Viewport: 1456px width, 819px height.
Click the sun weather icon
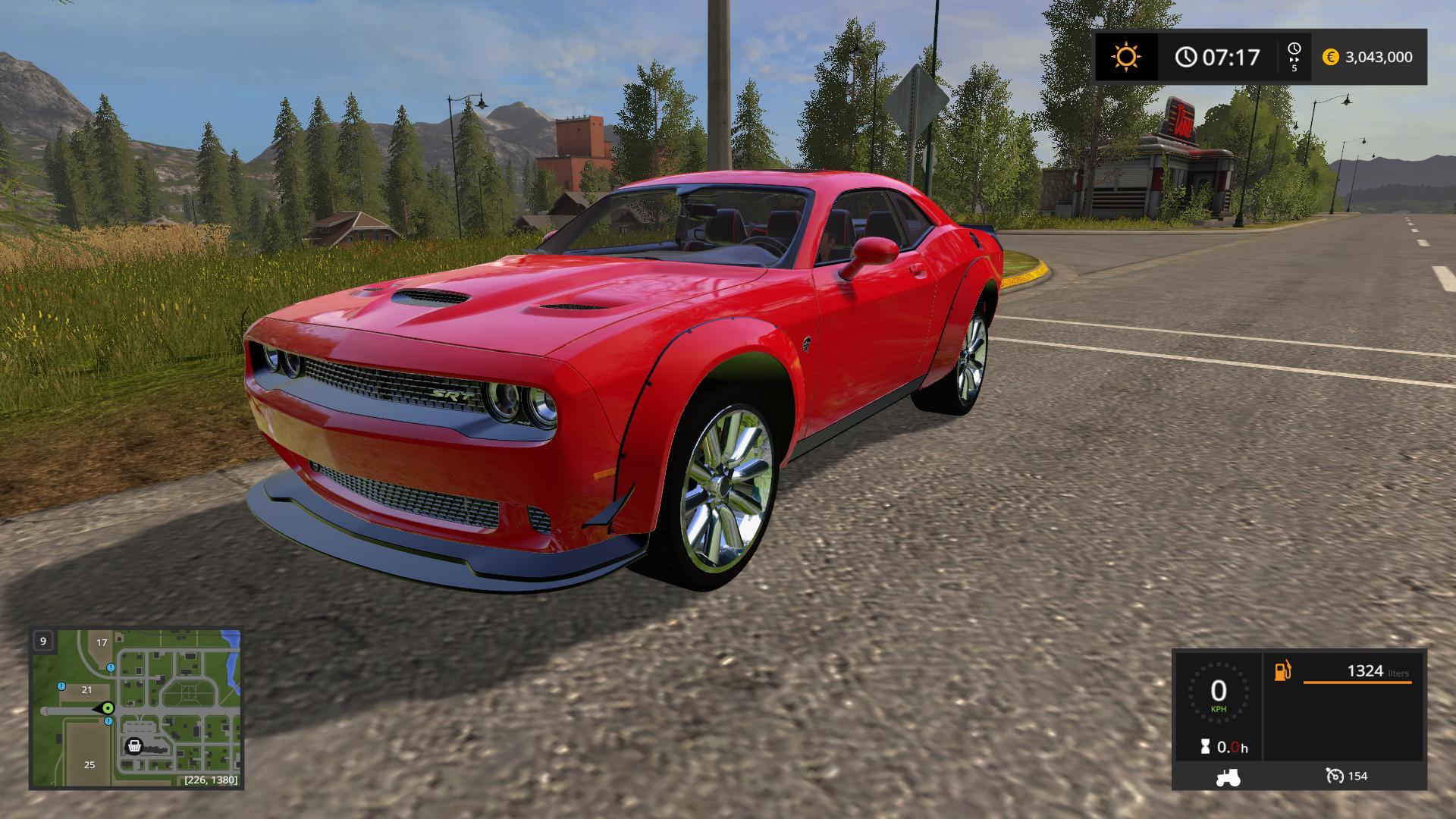(x=1126, y=57)
